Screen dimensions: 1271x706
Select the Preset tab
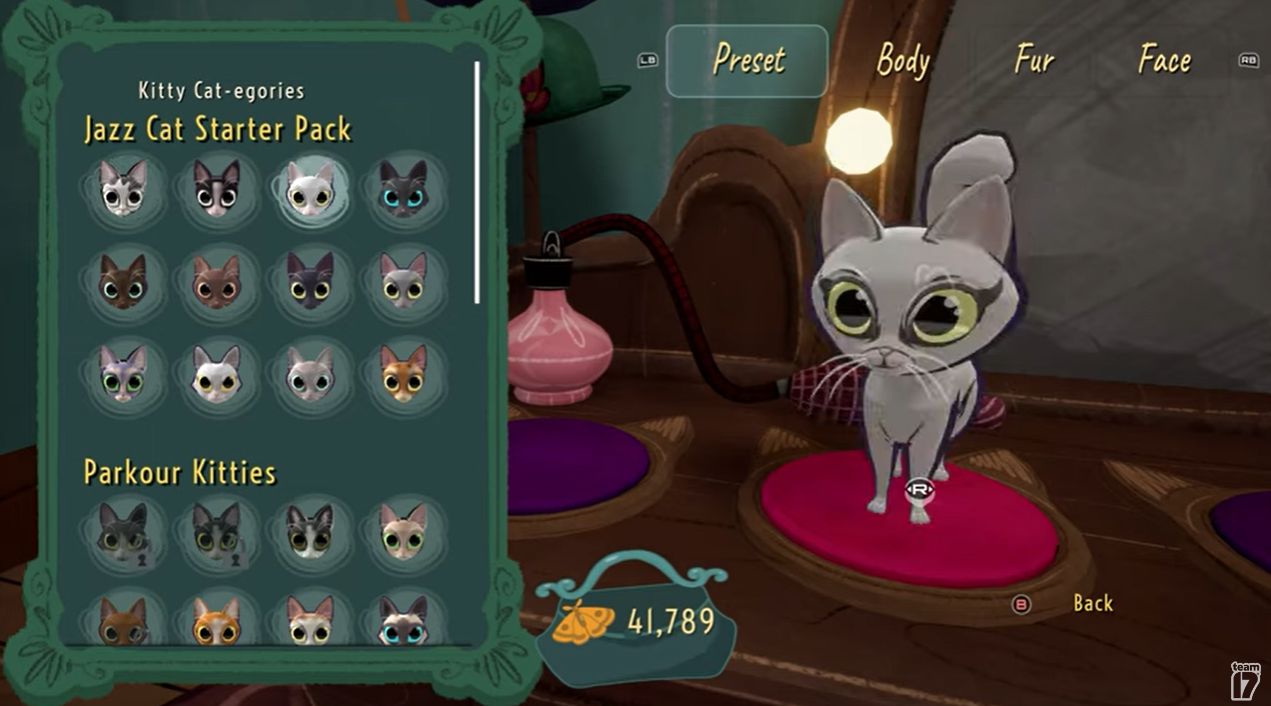tap(747, 61)
